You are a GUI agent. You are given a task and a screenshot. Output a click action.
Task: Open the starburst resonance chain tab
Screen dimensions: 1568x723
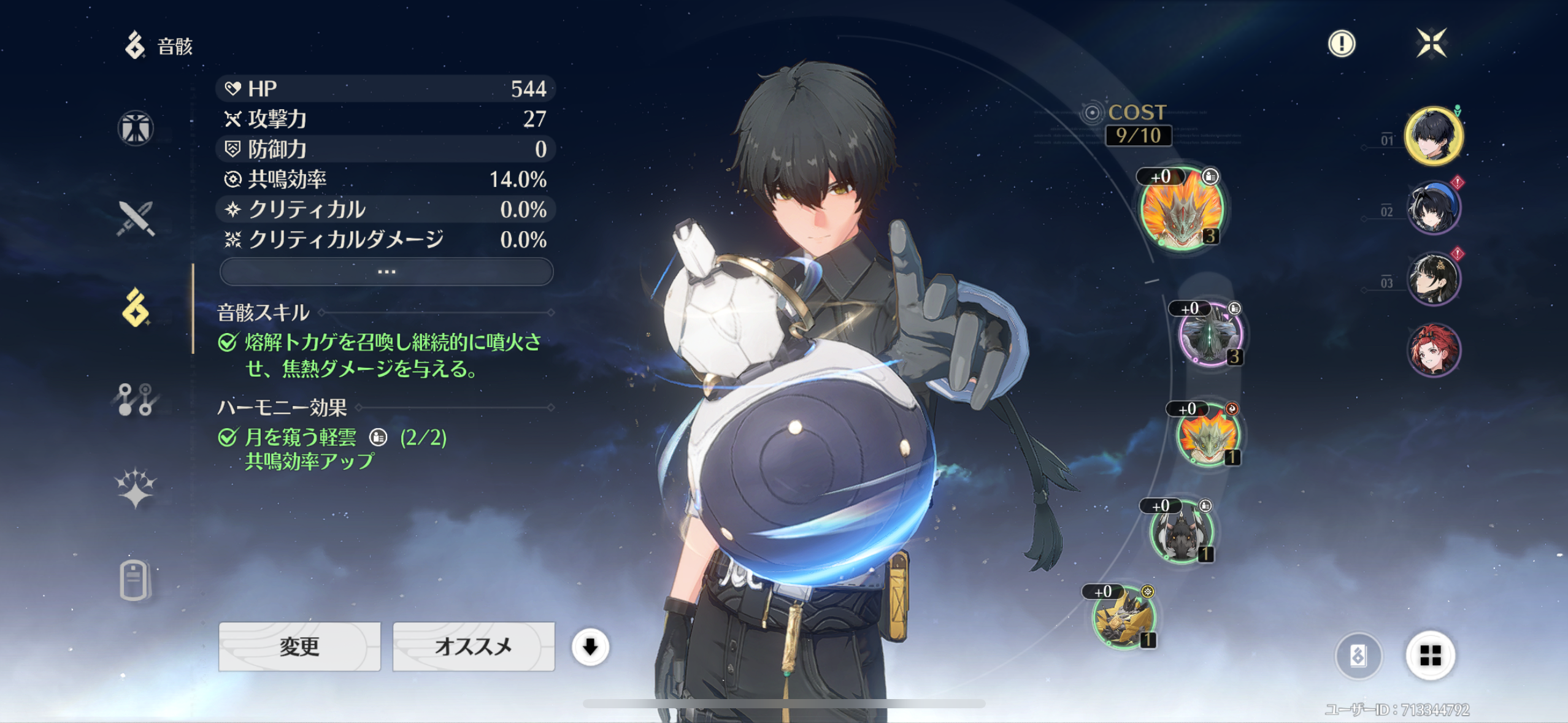[136, 489]
